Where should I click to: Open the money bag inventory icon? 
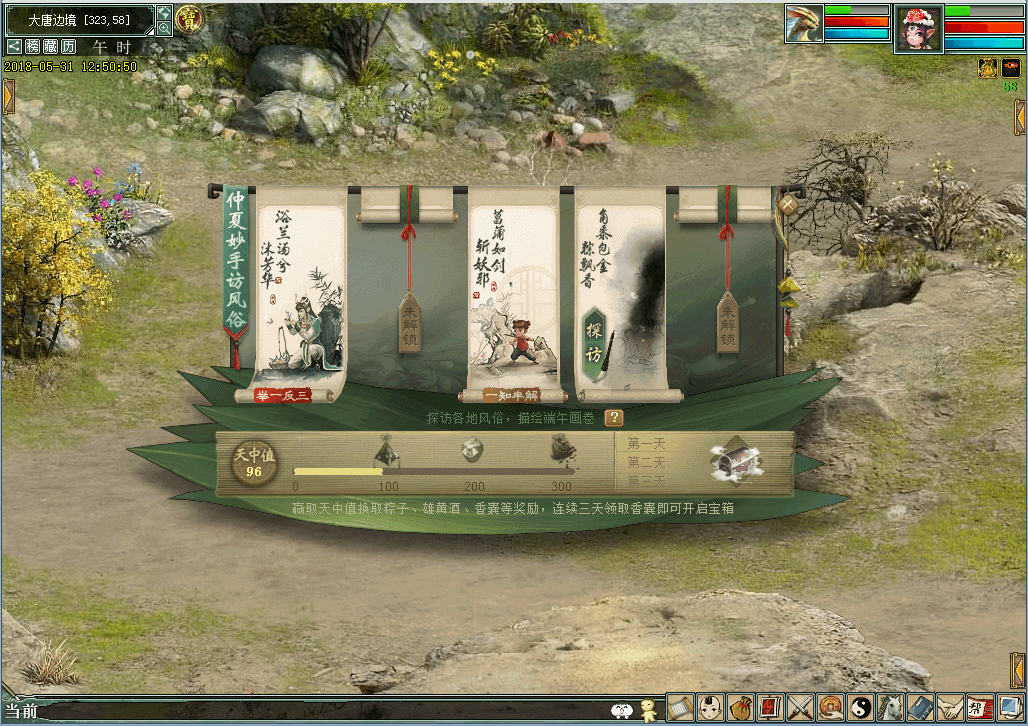click(x=740, y=707)
